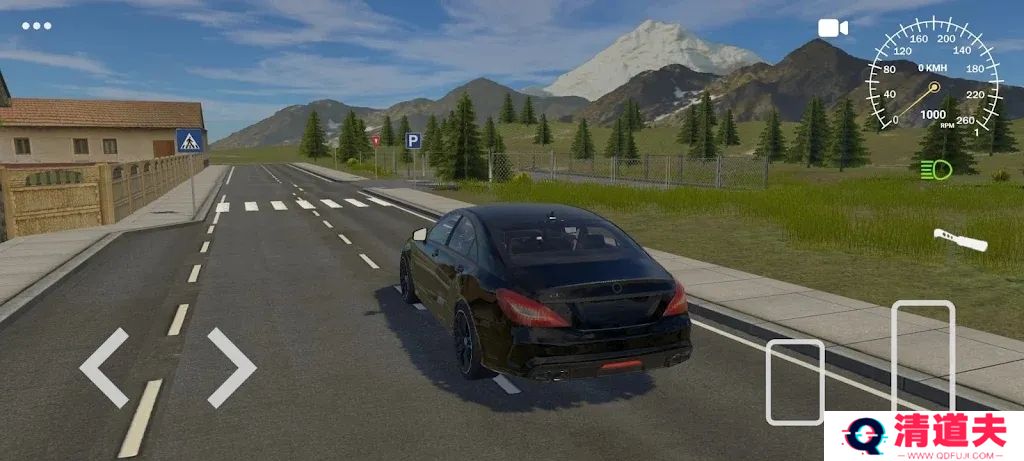Viewport: 1024px width, 461px height.
Task: Tap the brake pedal
Action: [x=795, y=381]
